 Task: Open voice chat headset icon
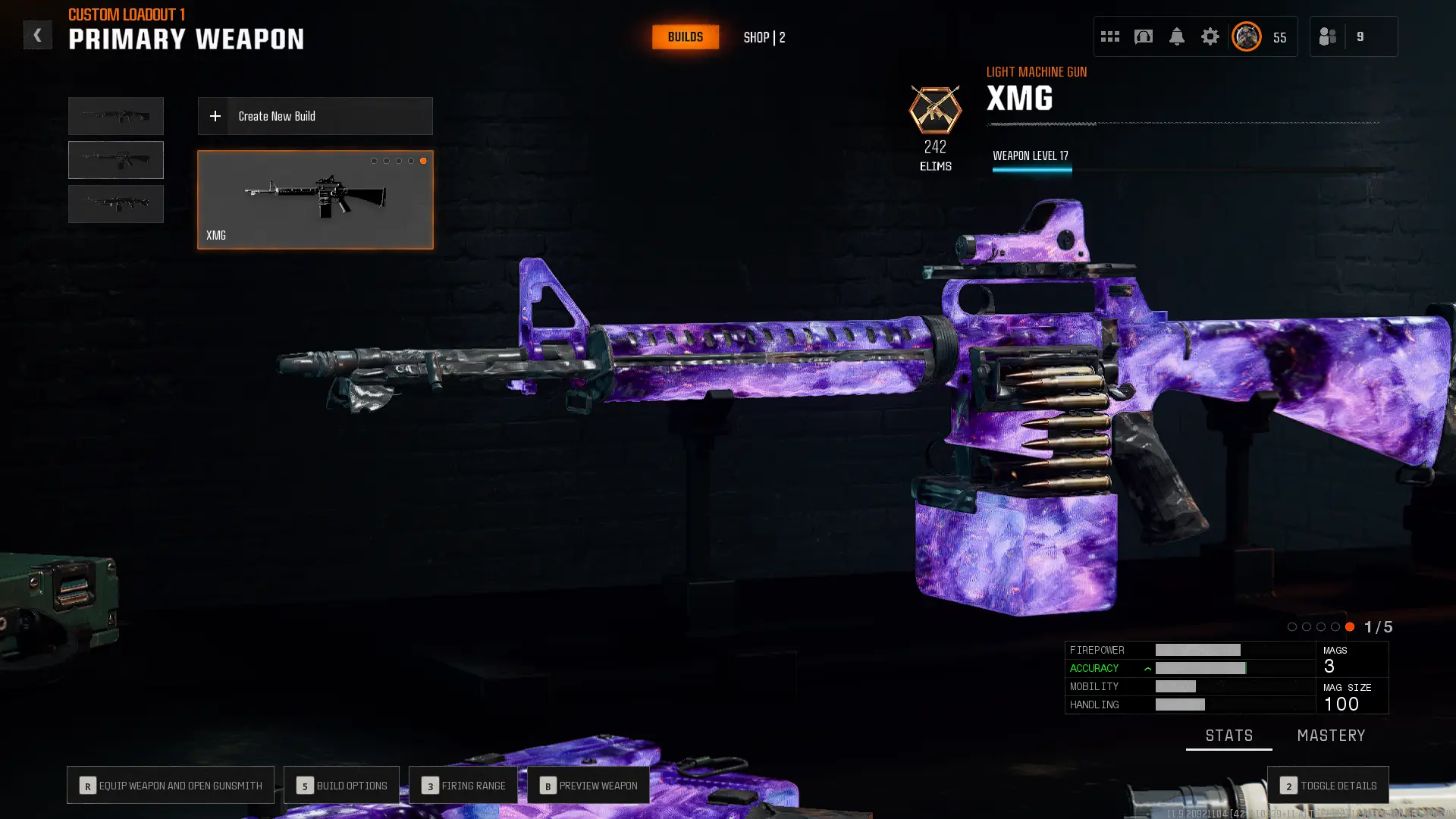point(1144,36)
